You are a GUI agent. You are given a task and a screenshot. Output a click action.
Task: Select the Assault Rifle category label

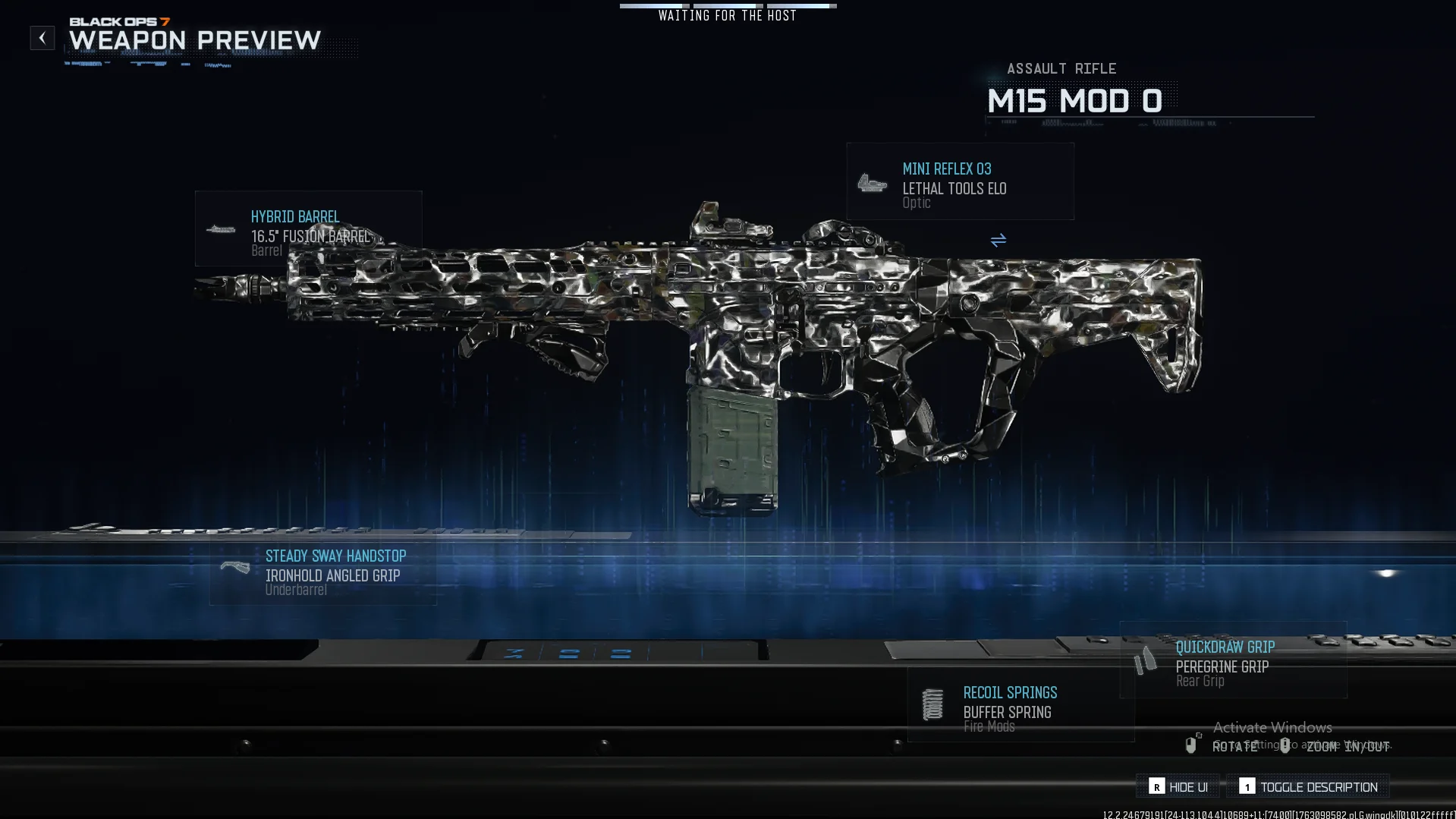click(1061, 68)
